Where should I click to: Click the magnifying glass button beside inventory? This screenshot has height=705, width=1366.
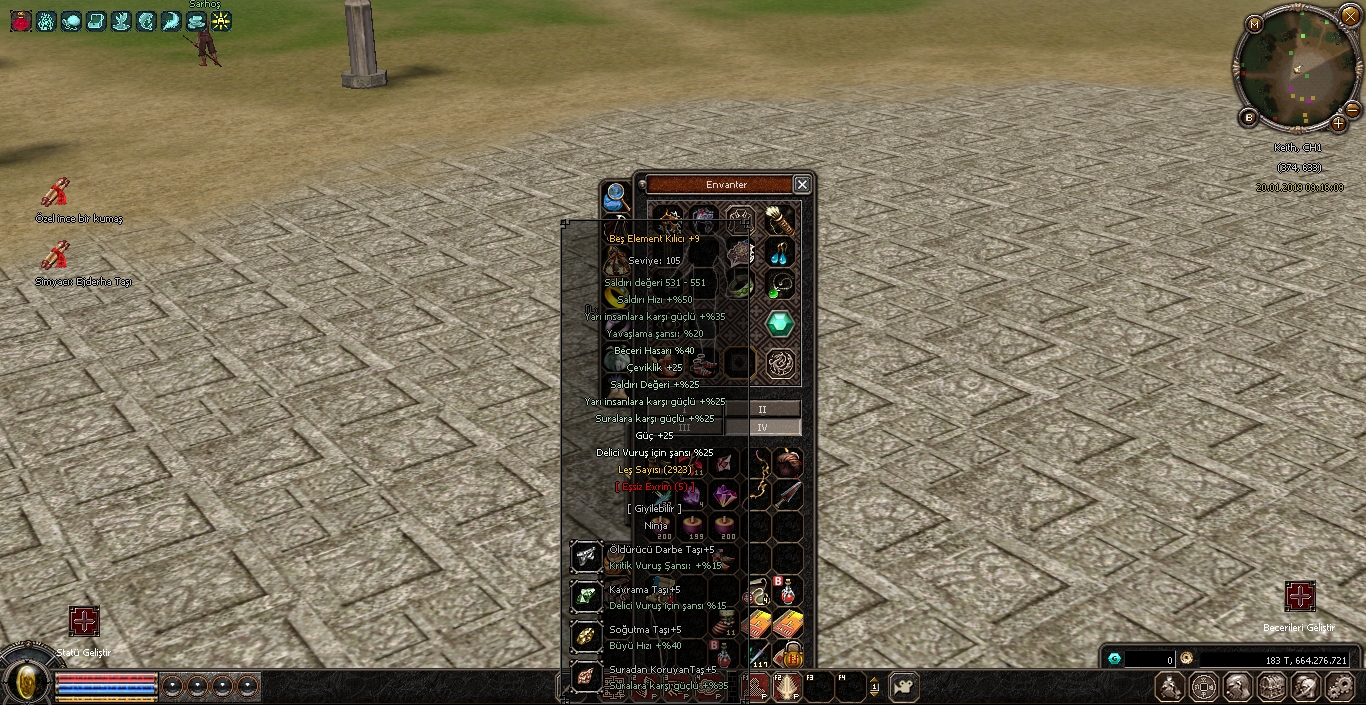pos(615,194)
